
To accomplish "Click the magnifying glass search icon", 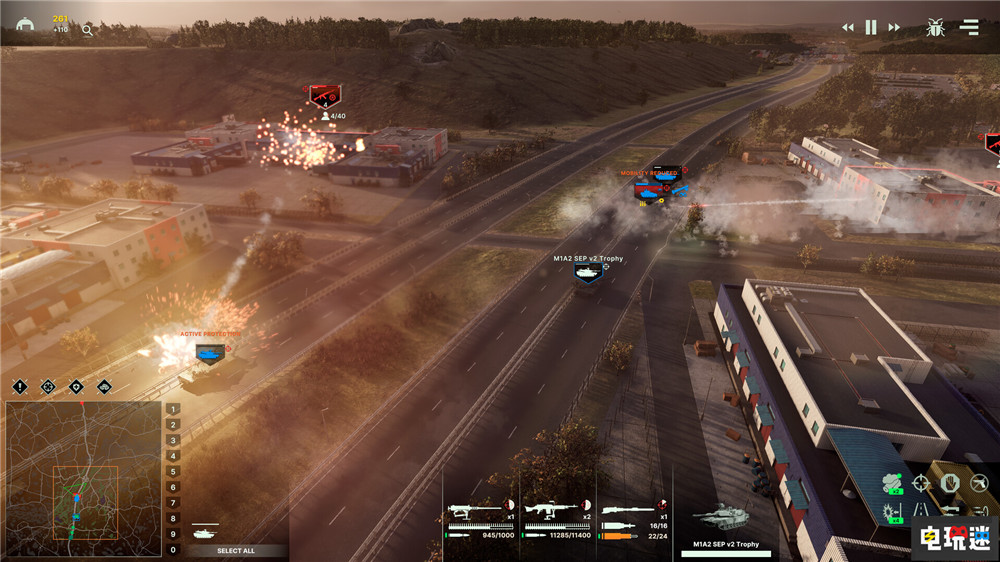I will pos(87,31).
